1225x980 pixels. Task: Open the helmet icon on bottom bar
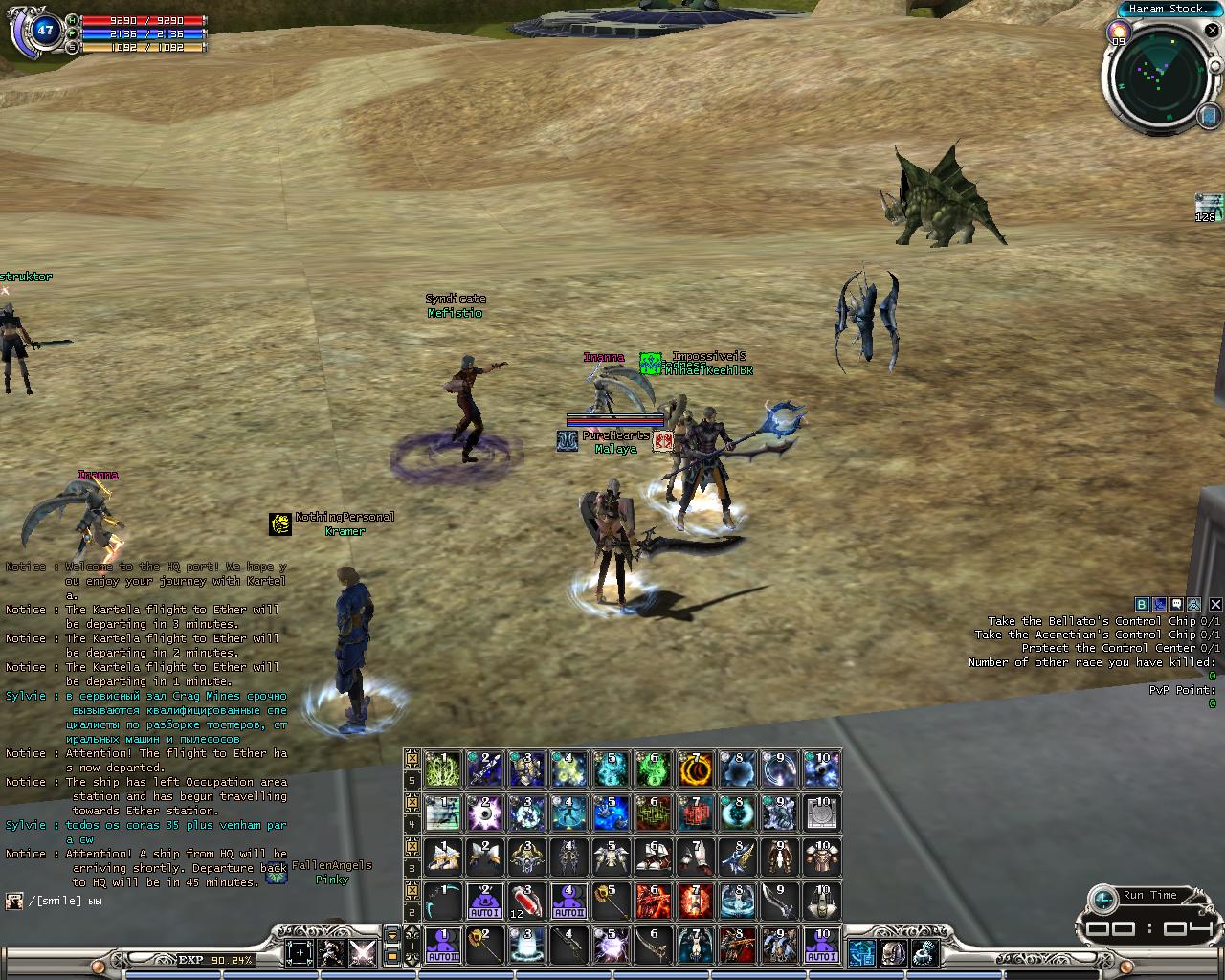[893, 952]
